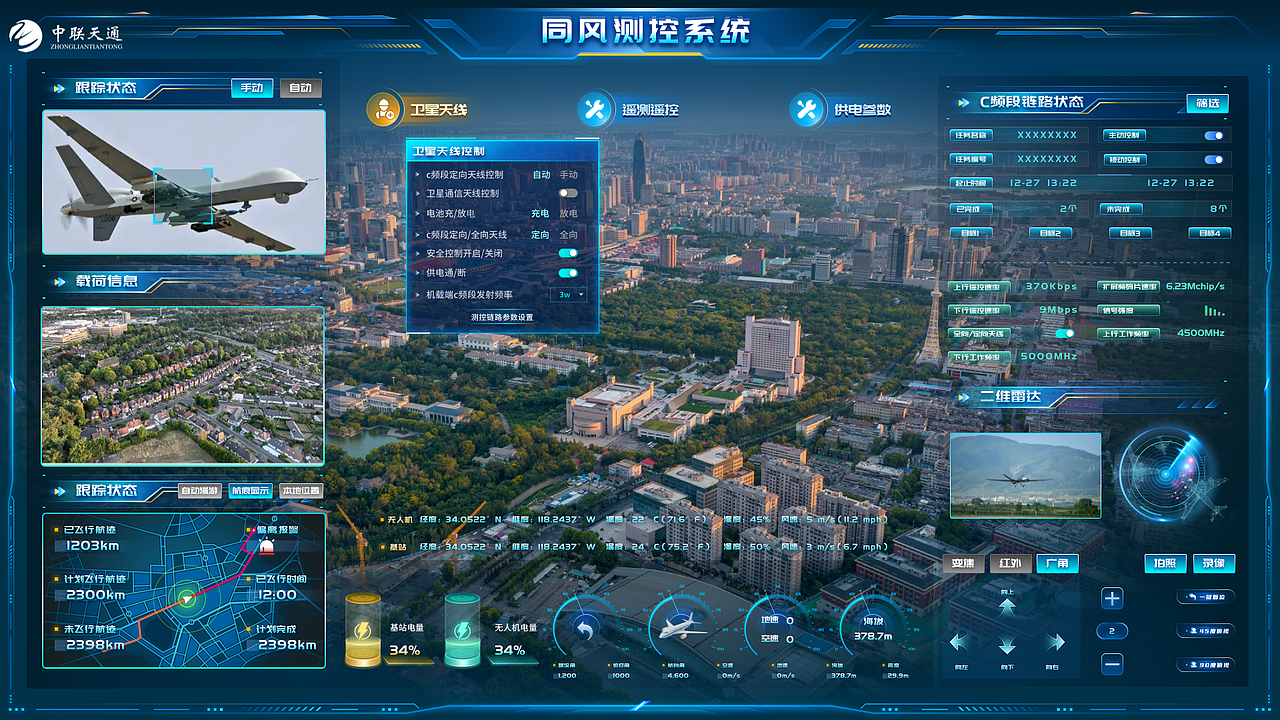
Task: Open the 遥测遥控 telemetry control icon
Action: 595,110
